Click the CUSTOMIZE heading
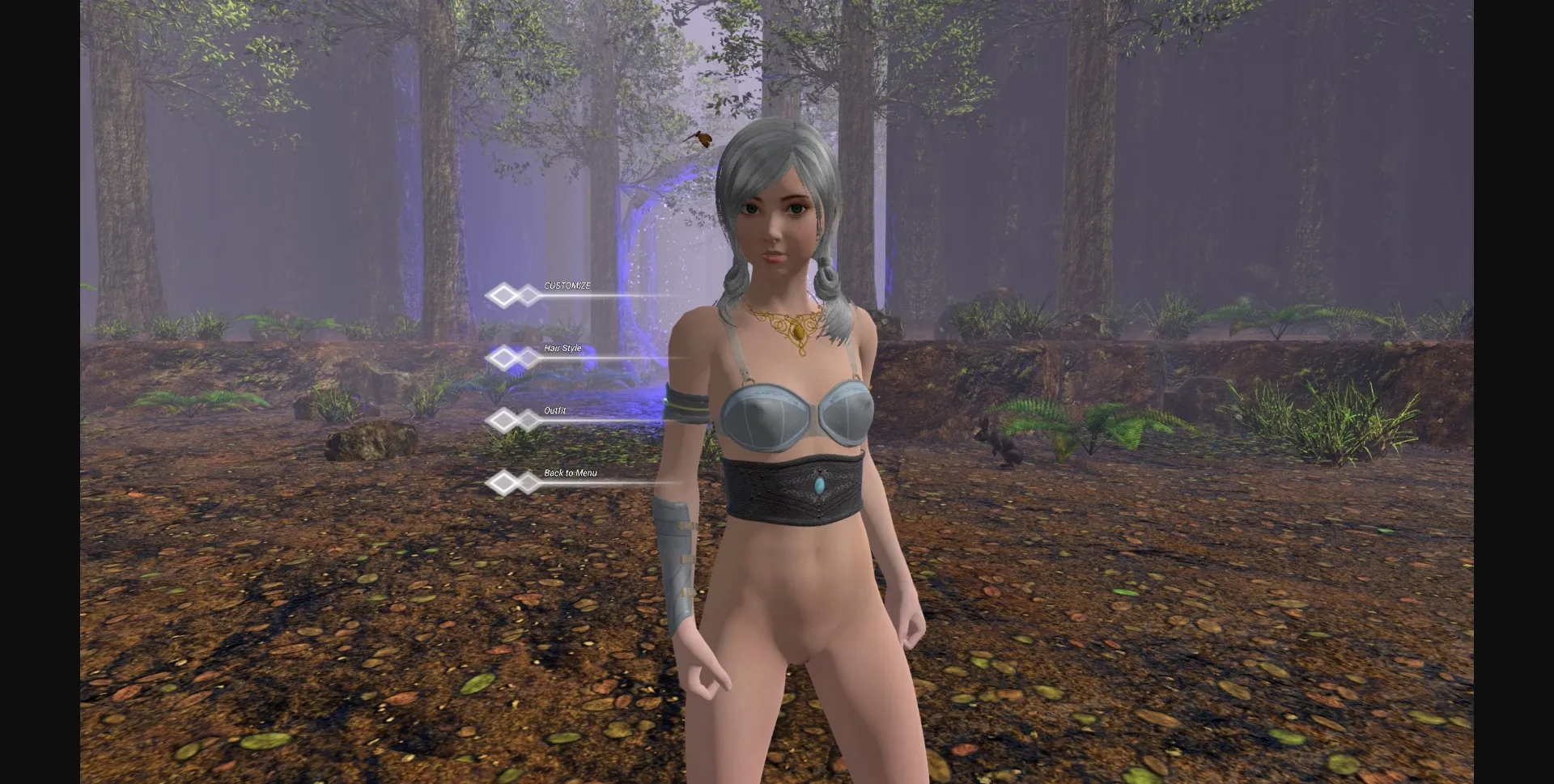 coord(567,284)
